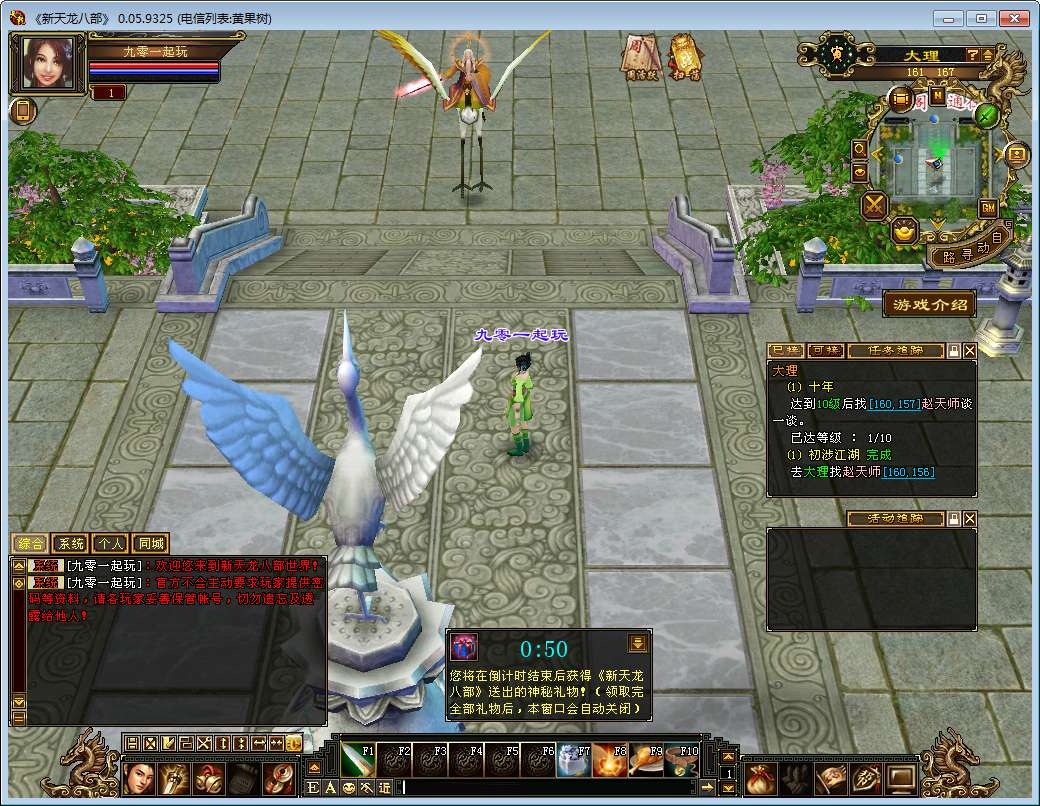Click the player portrait avatar
The height and width of the screenshot is (806, 1040).
47,63
